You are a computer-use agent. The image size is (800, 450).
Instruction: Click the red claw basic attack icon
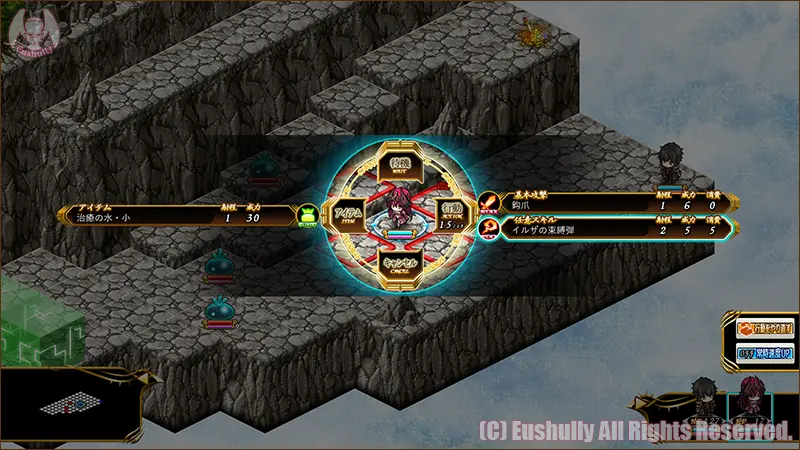click(488, 204)
